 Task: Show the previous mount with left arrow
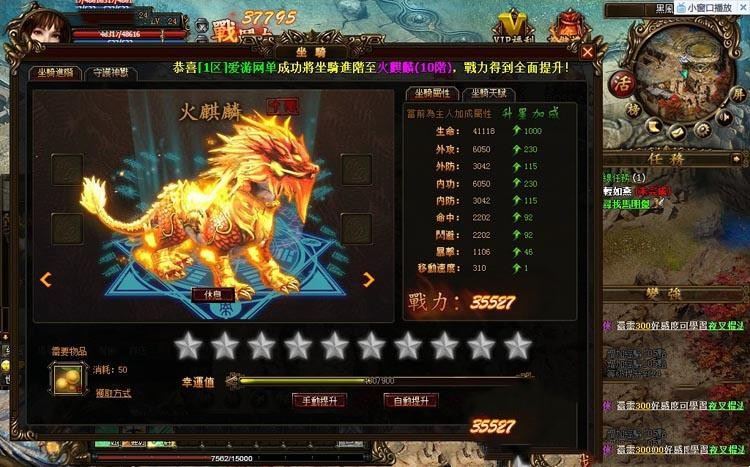(45, 280)
